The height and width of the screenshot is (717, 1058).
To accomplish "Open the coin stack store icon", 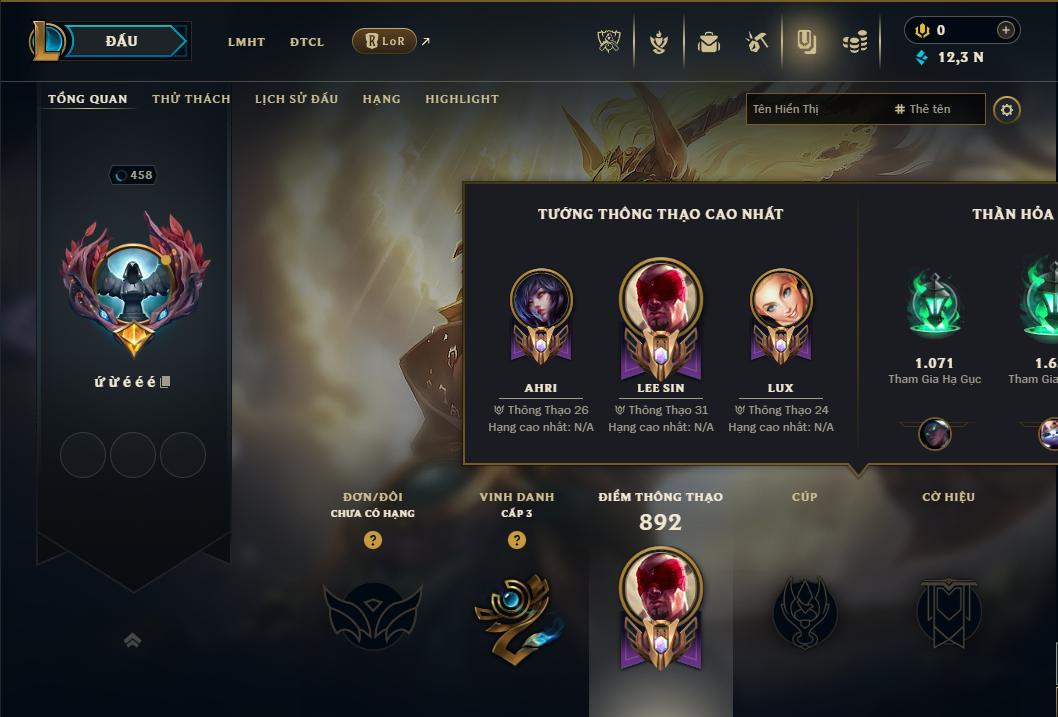I will tap(855, 42).
